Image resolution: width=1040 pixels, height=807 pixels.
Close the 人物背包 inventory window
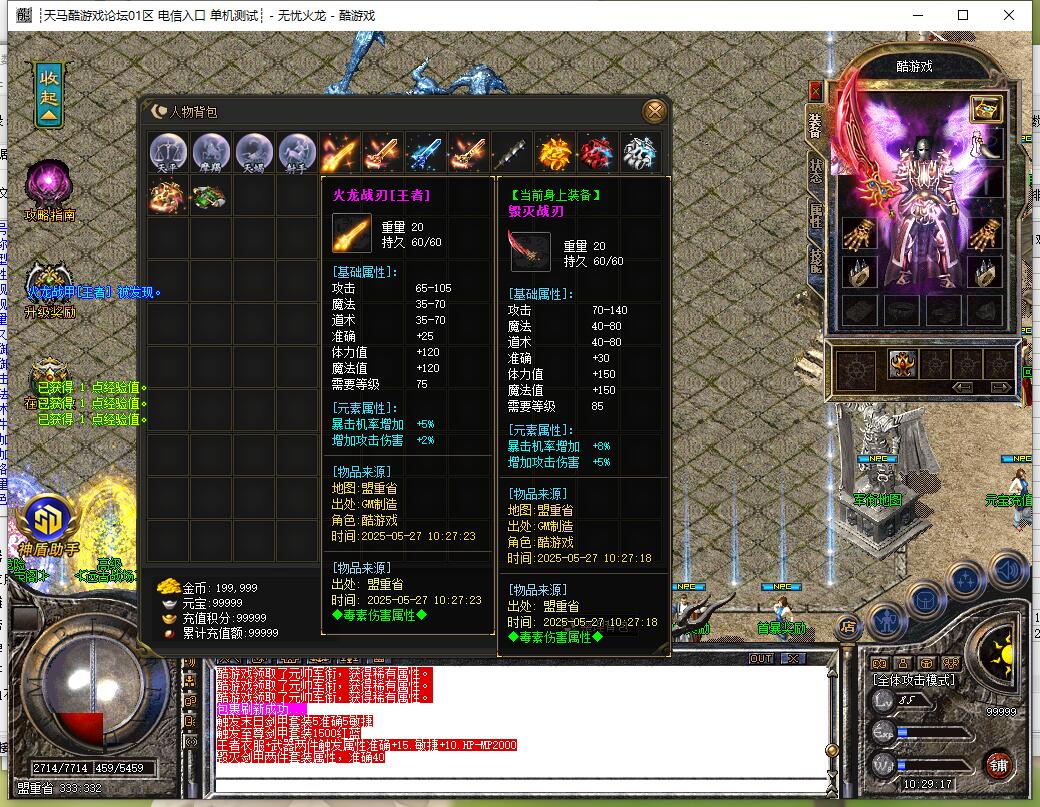(654, 111)
